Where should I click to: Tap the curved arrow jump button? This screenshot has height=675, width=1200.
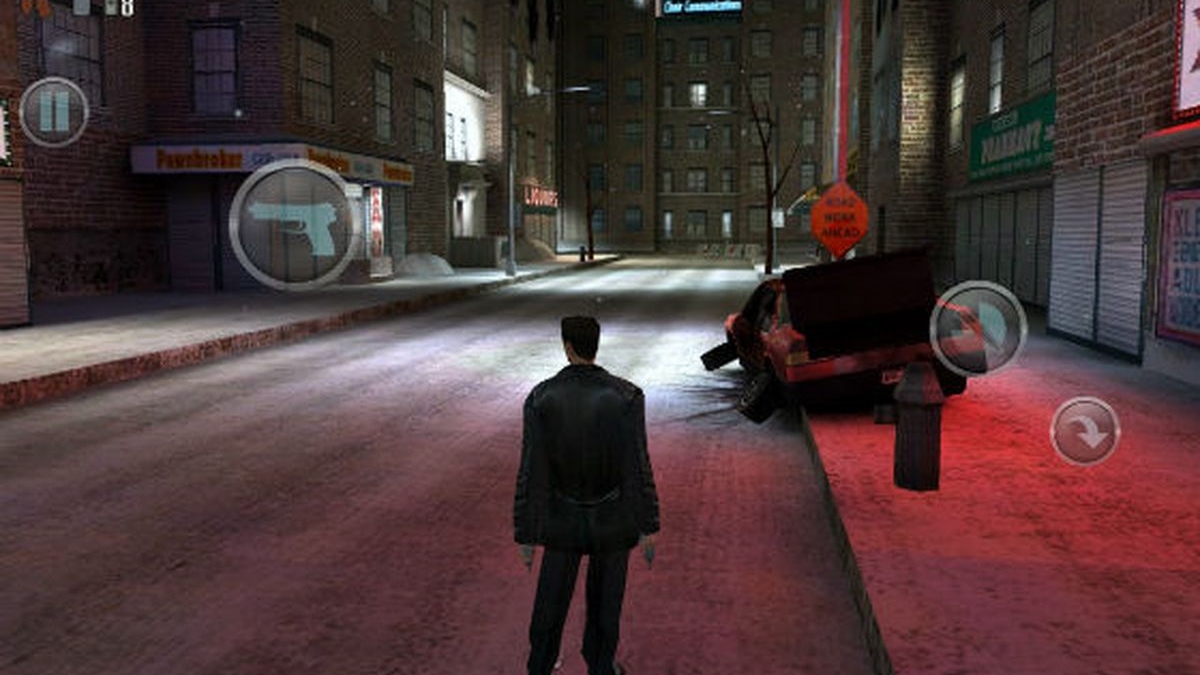pyautogui.click(x=1085, y=431)
